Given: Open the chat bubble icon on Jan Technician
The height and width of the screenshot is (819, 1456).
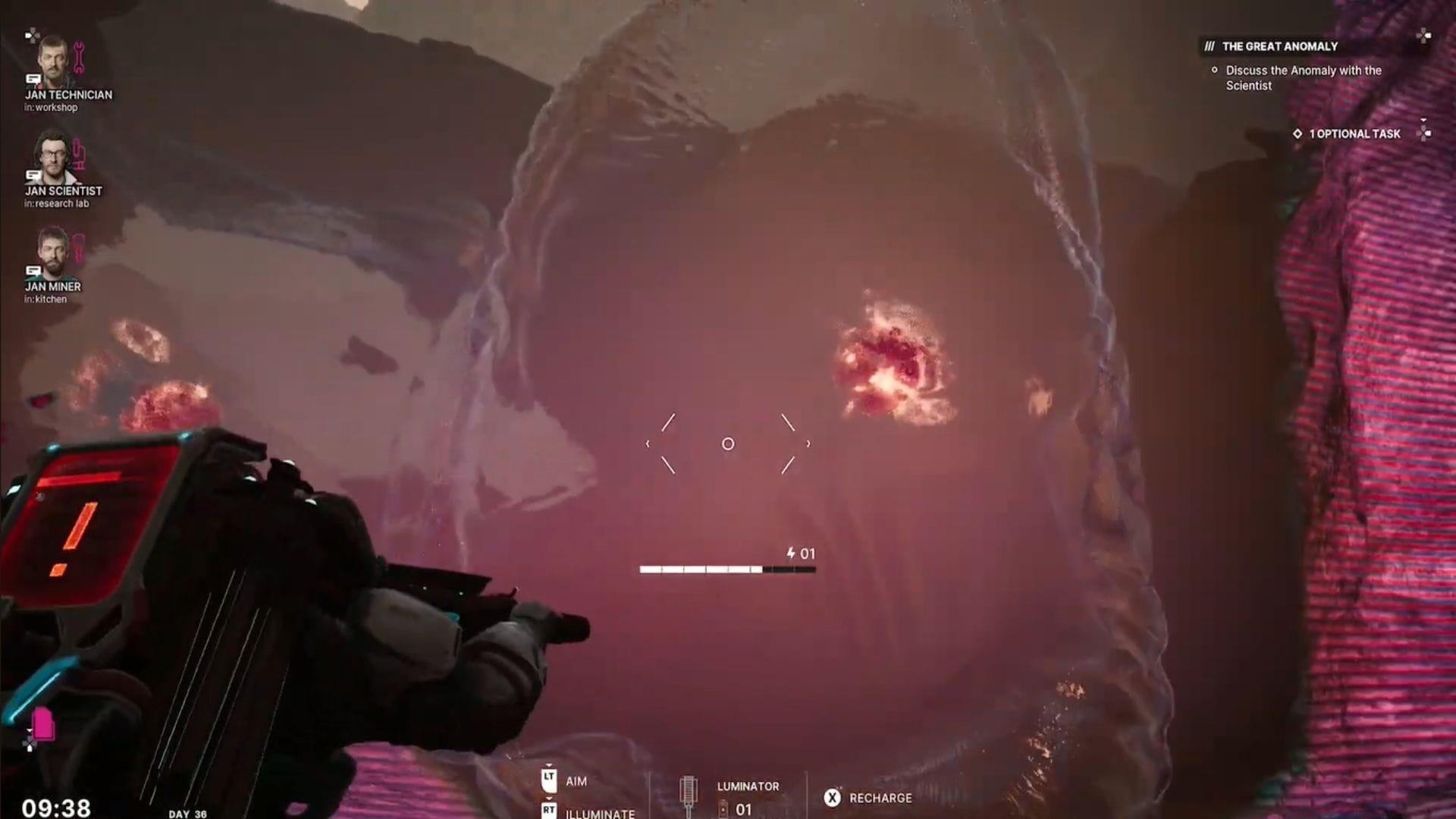Looking at the screenshot, I should coord(32,80).
